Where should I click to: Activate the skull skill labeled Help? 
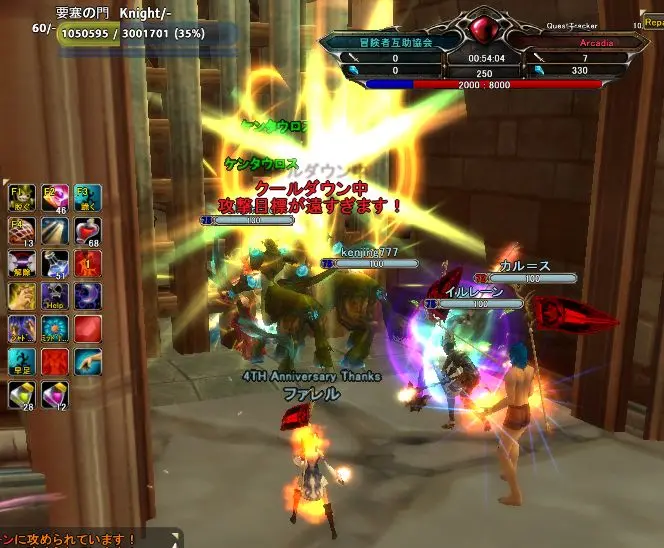(55, 296)
